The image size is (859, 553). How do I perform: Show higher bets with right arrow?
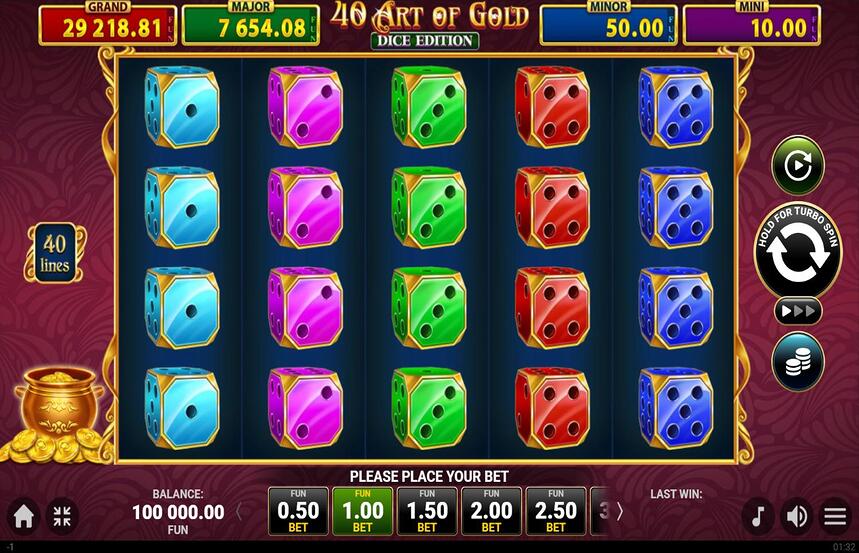(619, 512)
